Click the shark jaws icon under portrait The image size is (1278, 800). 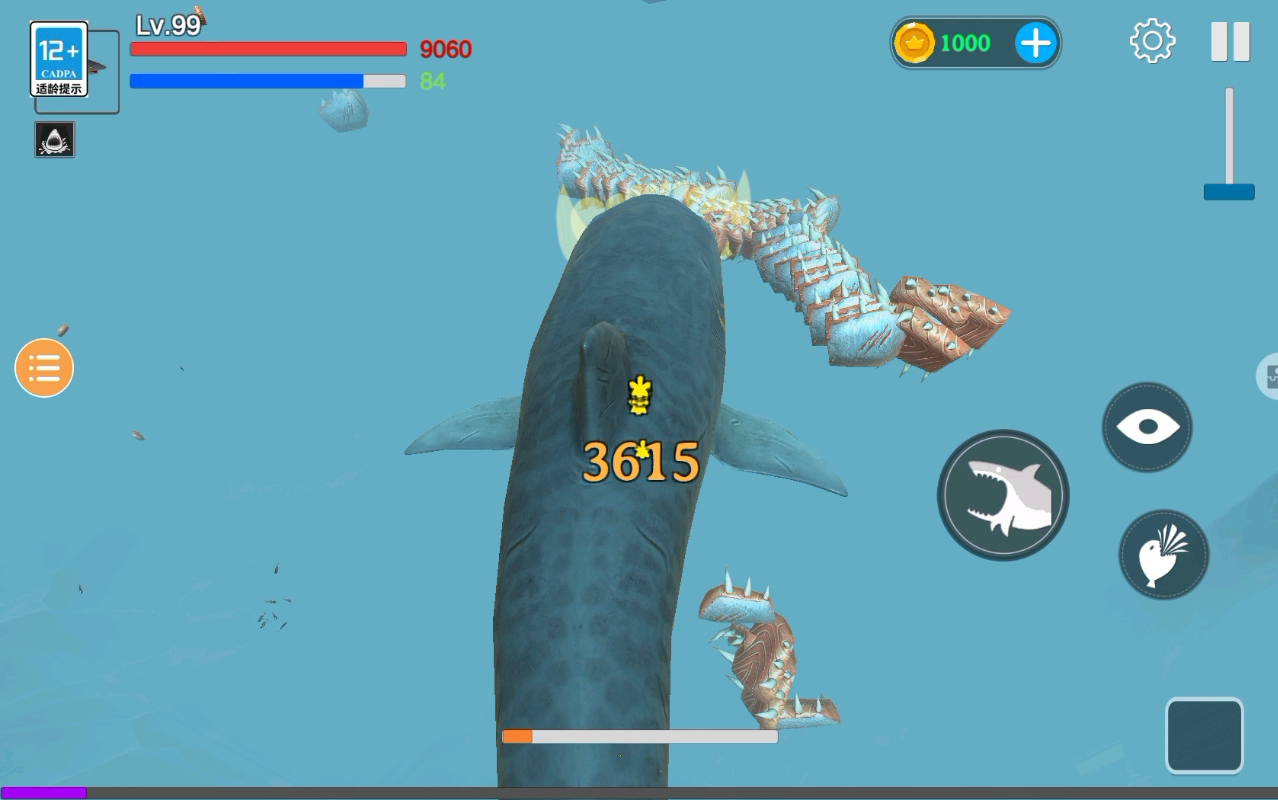point(55,140)
